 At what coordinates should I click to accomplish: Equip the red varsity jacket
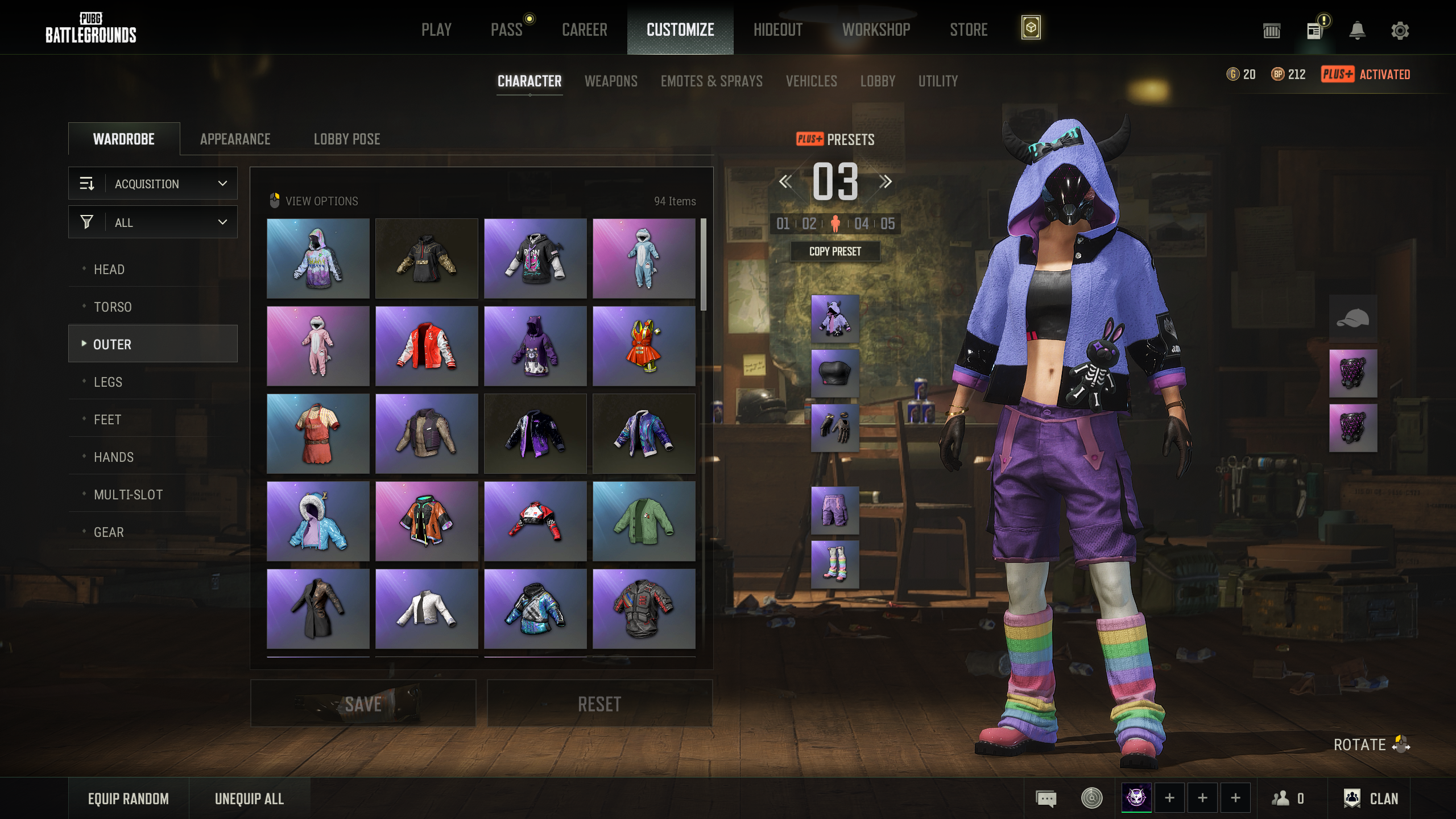[x=427, y=346]
